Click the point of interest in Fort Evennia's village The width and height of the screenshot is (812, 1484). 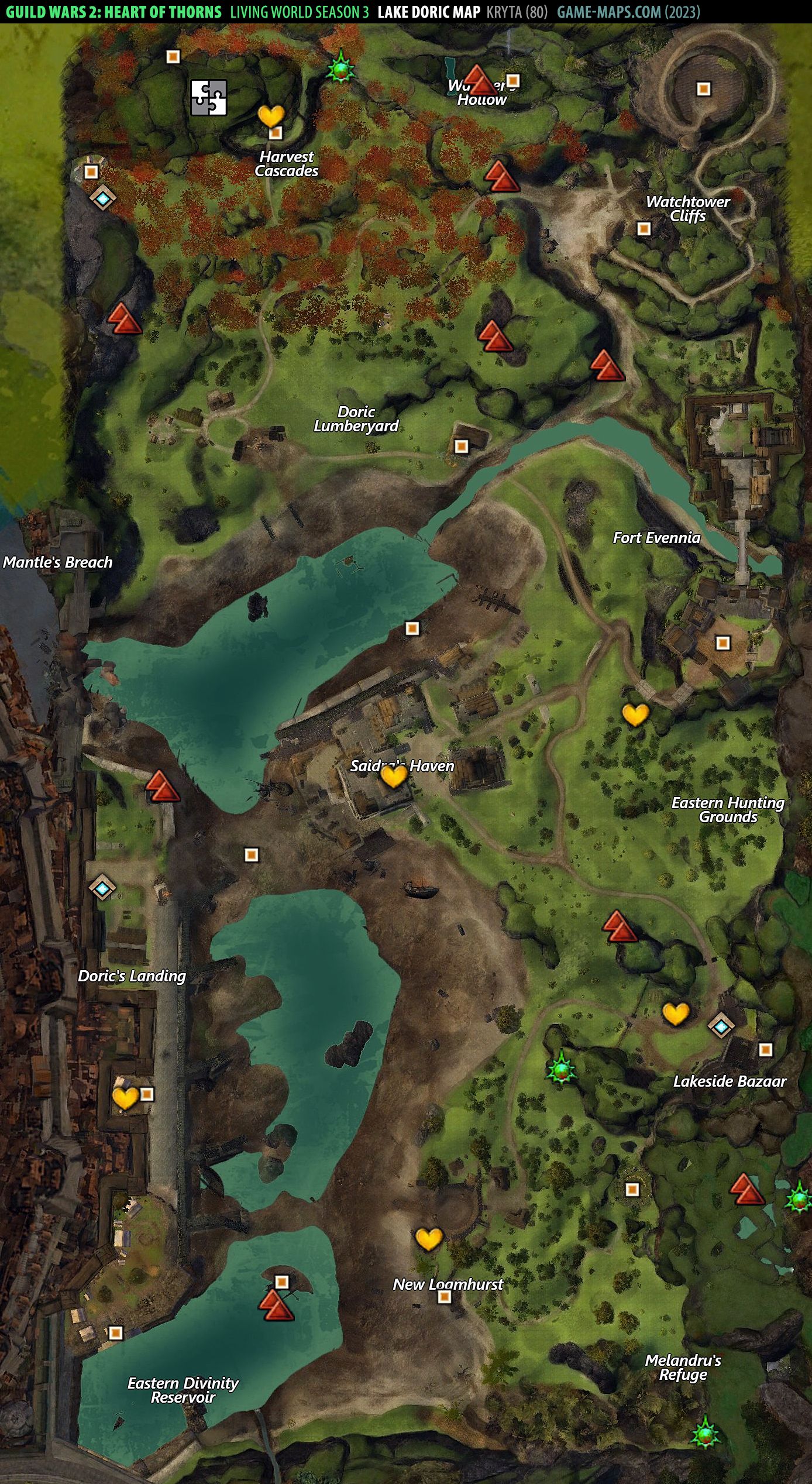pos(723,643)
